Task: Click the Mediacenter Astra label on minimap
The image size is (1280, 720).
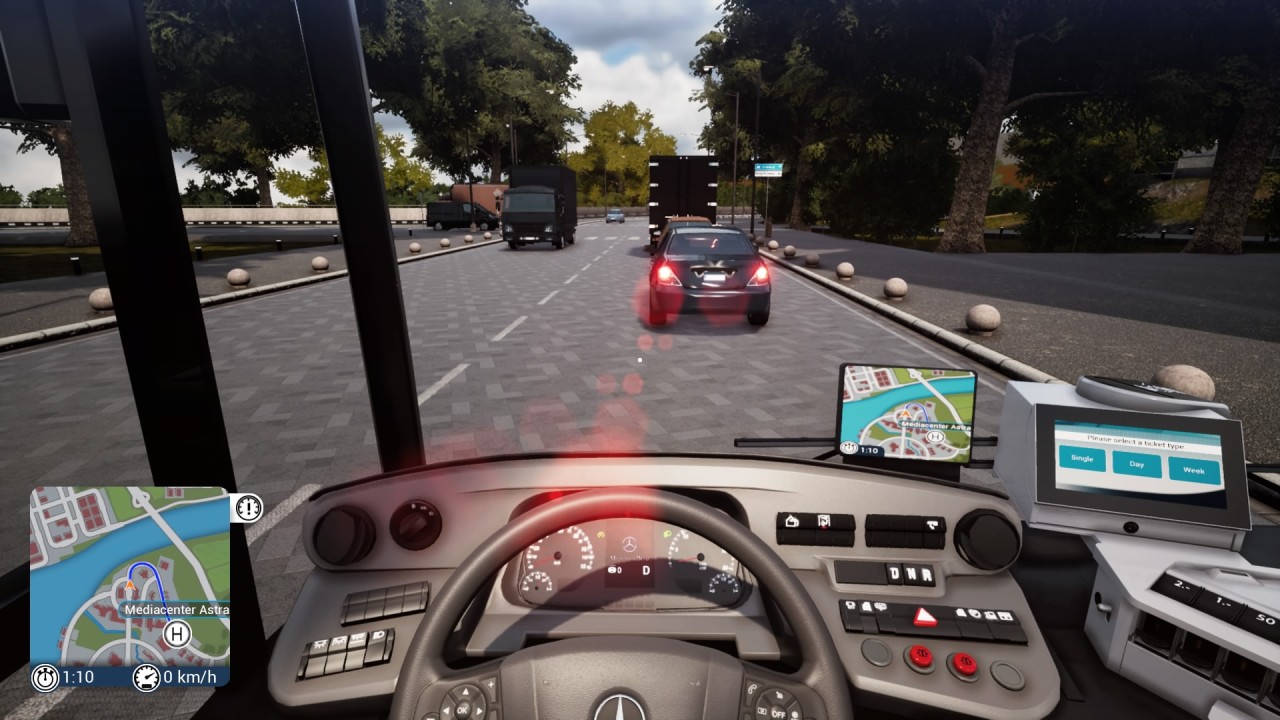Action: 176,610
